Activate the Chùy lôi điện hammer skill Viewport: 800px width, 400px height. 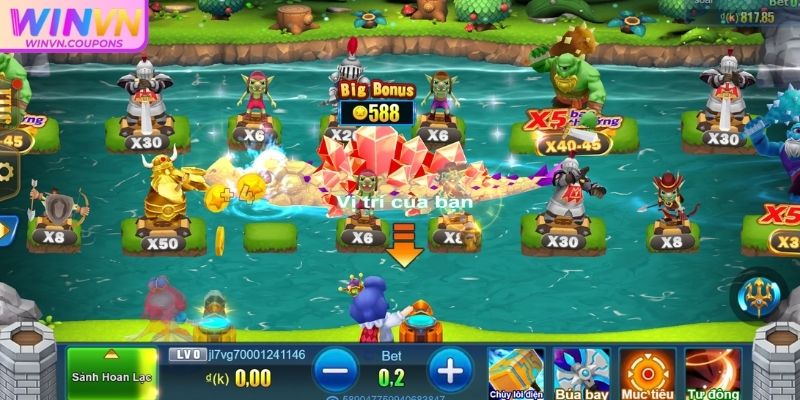[x=516, y=370]
